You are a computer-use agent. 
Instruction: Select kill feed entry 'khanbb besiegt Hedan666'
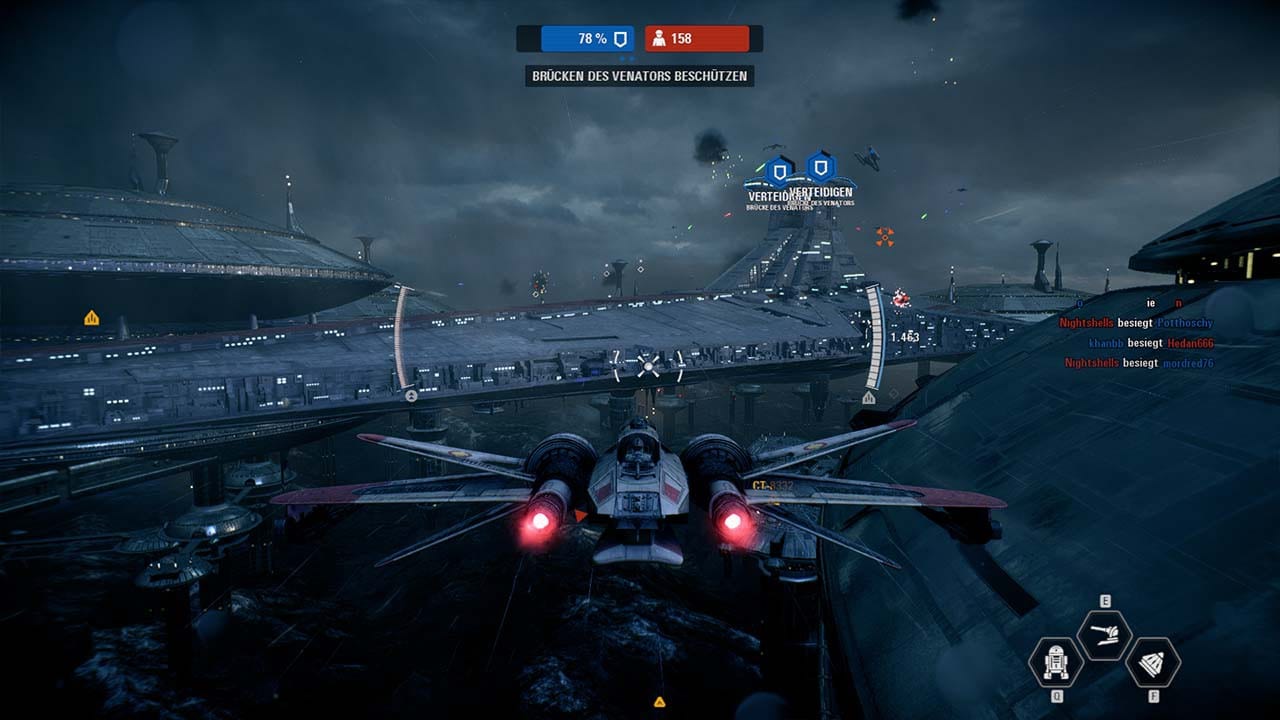coord(1151,343)
